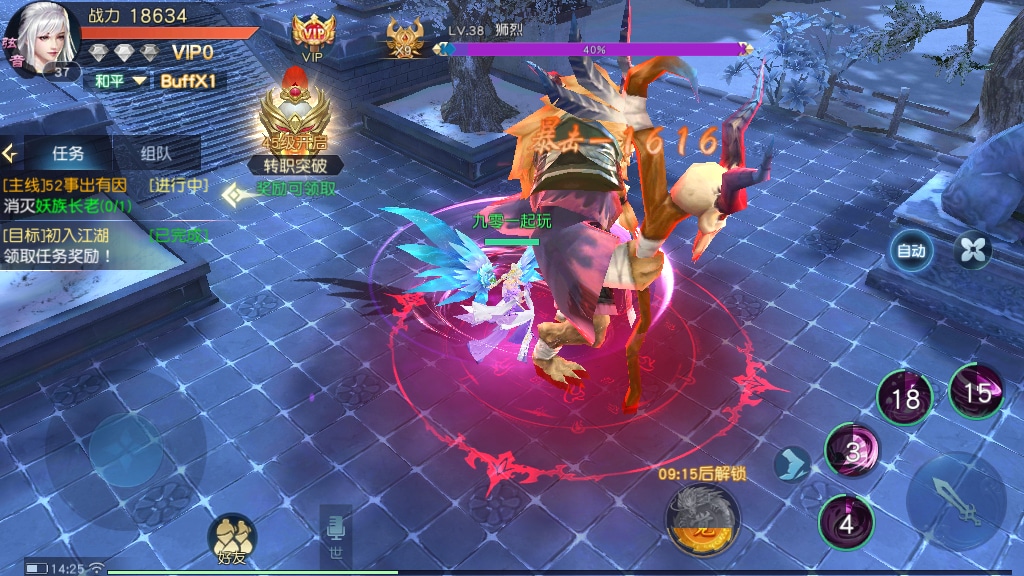Collapse the quest panel with the arrow
This screenshot has height=576, width=1024.
(11, 153)
